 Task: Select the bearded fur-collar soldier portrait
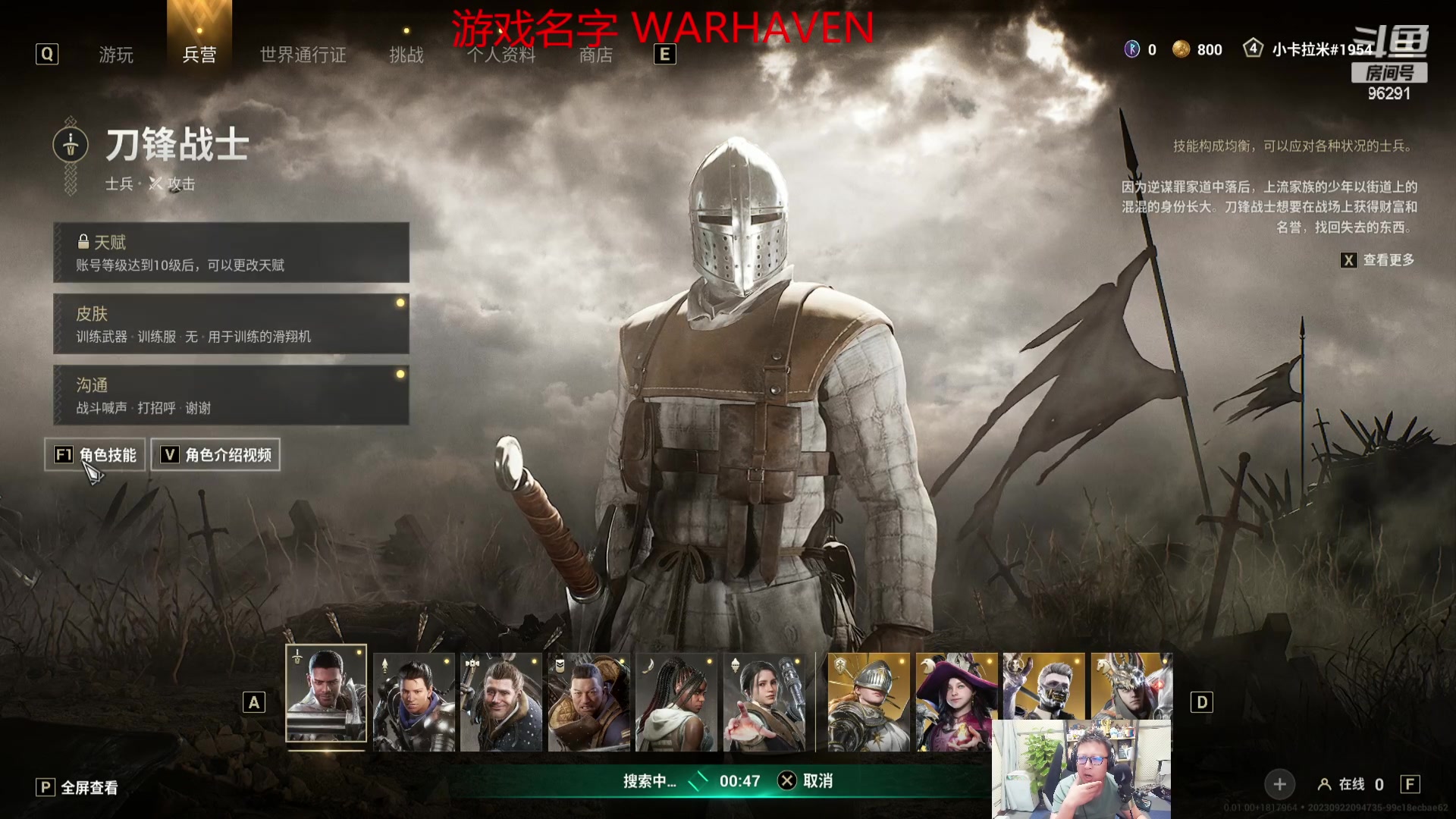pyautogui.click(x=501, y=702)
